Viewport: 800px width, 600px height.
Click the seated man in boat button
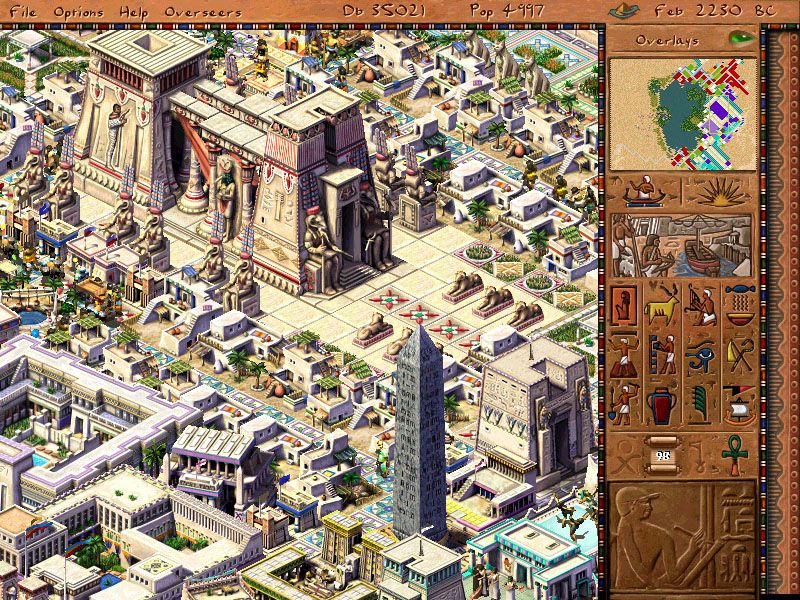pos(644,192)
